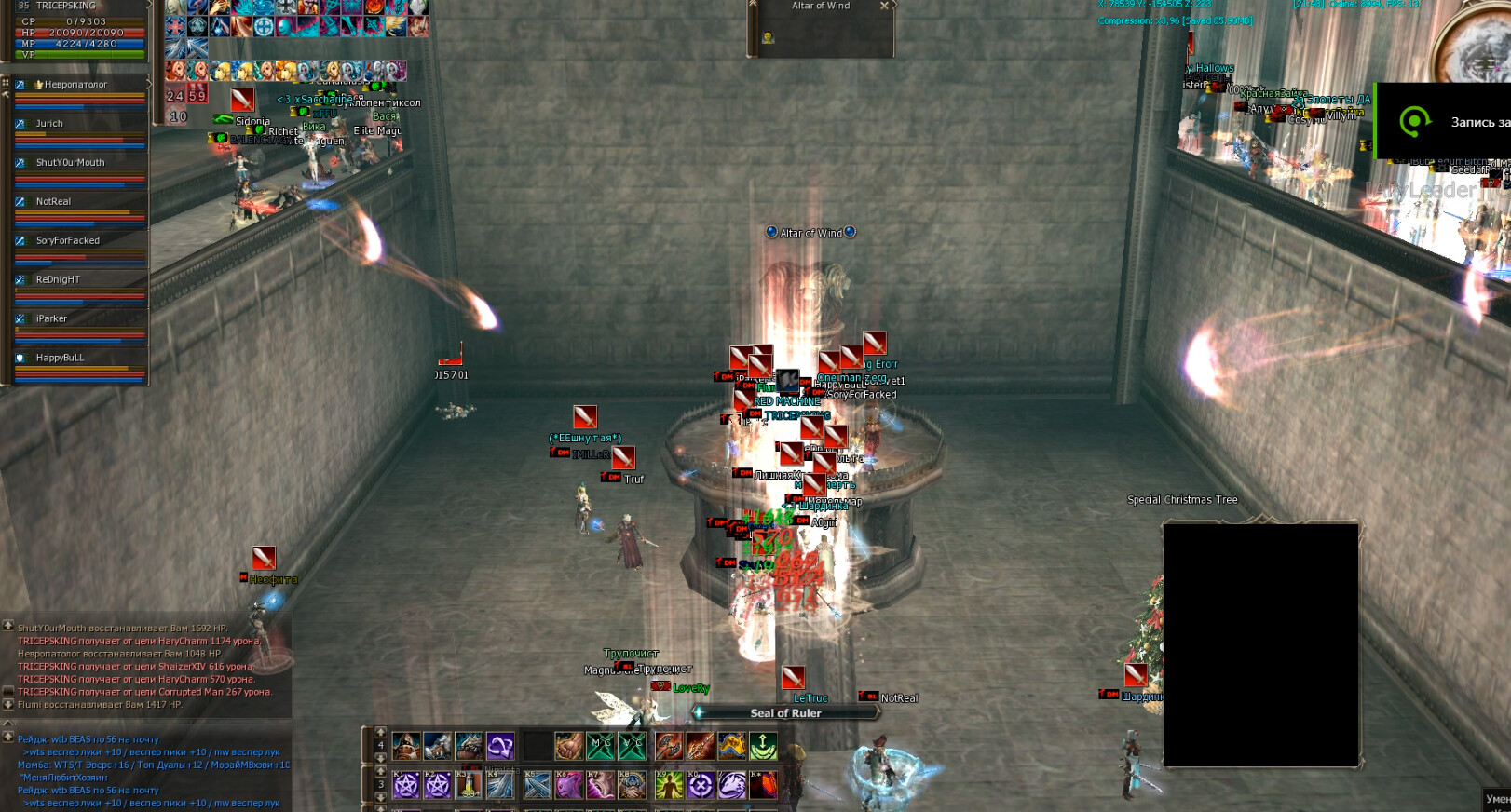Screen dimensions: 1511x812
Task: Select party member Невропатолог
Action: coord(76,85)
